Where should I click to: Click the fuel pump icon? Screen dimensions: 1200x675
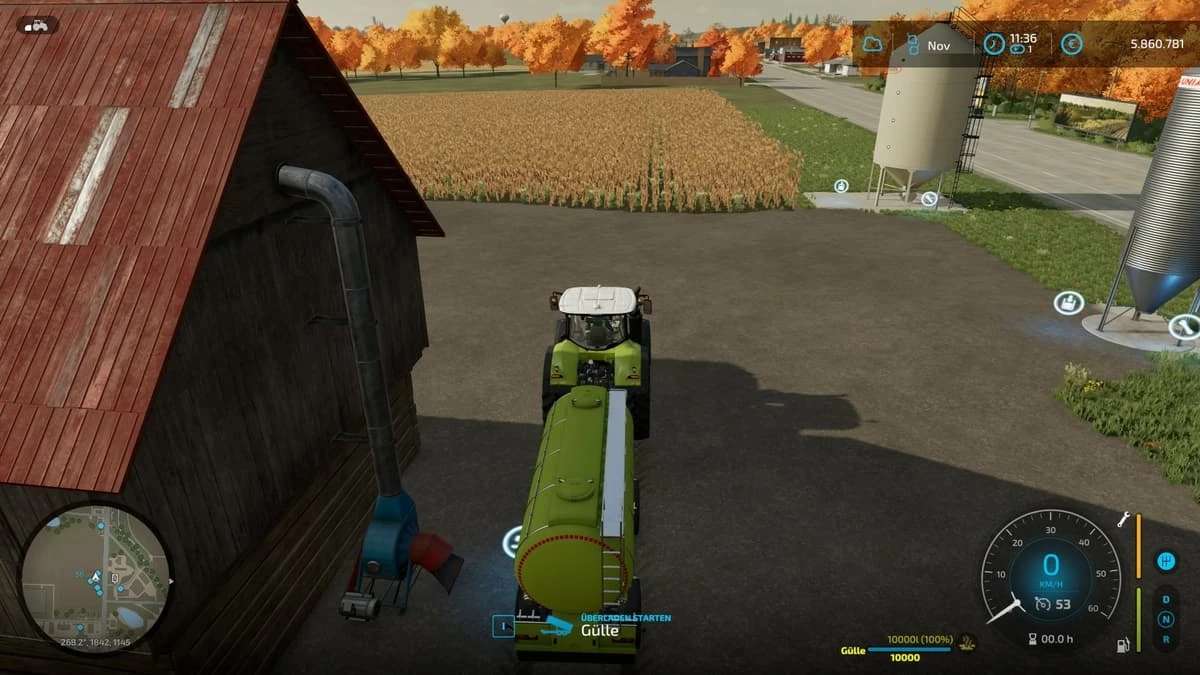[1123, 645]
